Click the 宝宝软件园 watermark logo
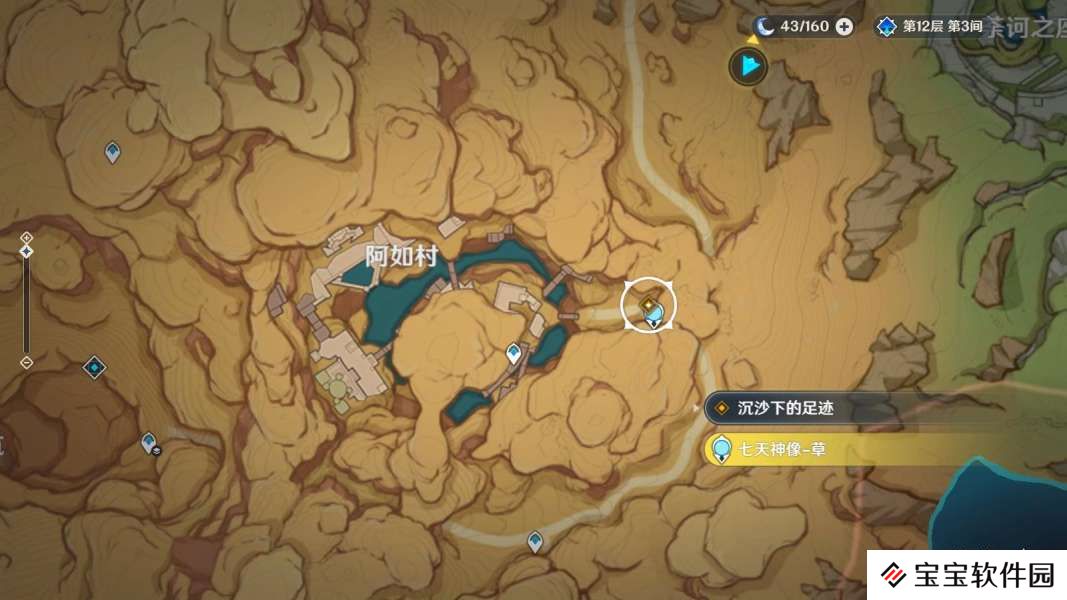The width and height of the screenshot is (1067, 600). tap(968, 575)
